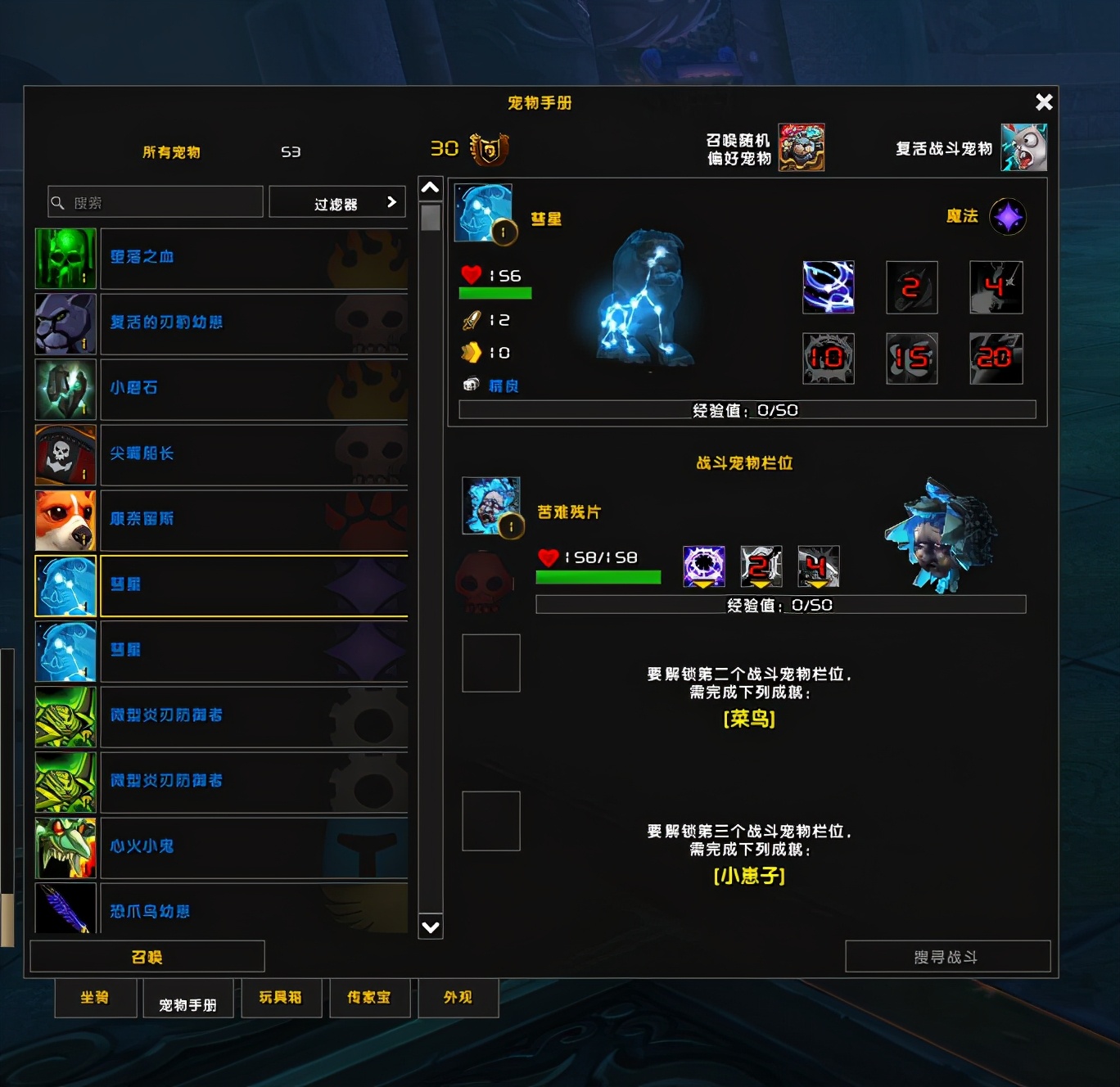Image resolution: width=1120 pixels, height=1087 pixels.
Task: Select 彗星's first unlocked ability icon
Action: [x=828, y=287]
